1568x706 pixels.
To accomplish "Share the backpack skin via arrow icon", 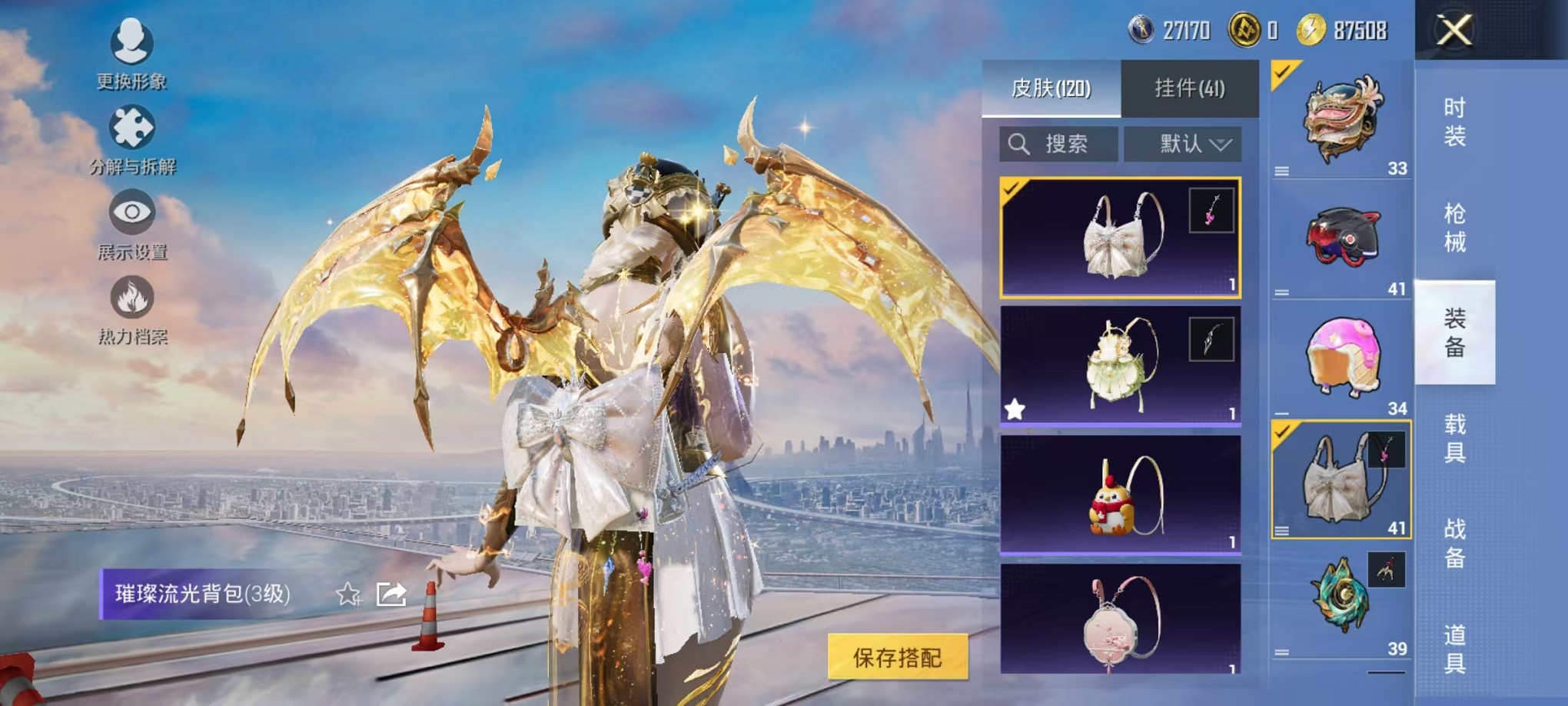I will [391, 594].
